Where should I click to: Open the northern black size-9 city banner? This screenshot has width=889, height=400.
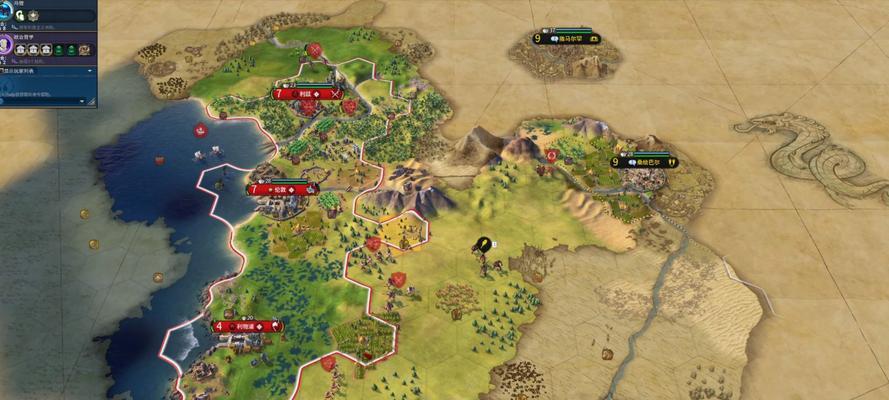tap(566, 39)
